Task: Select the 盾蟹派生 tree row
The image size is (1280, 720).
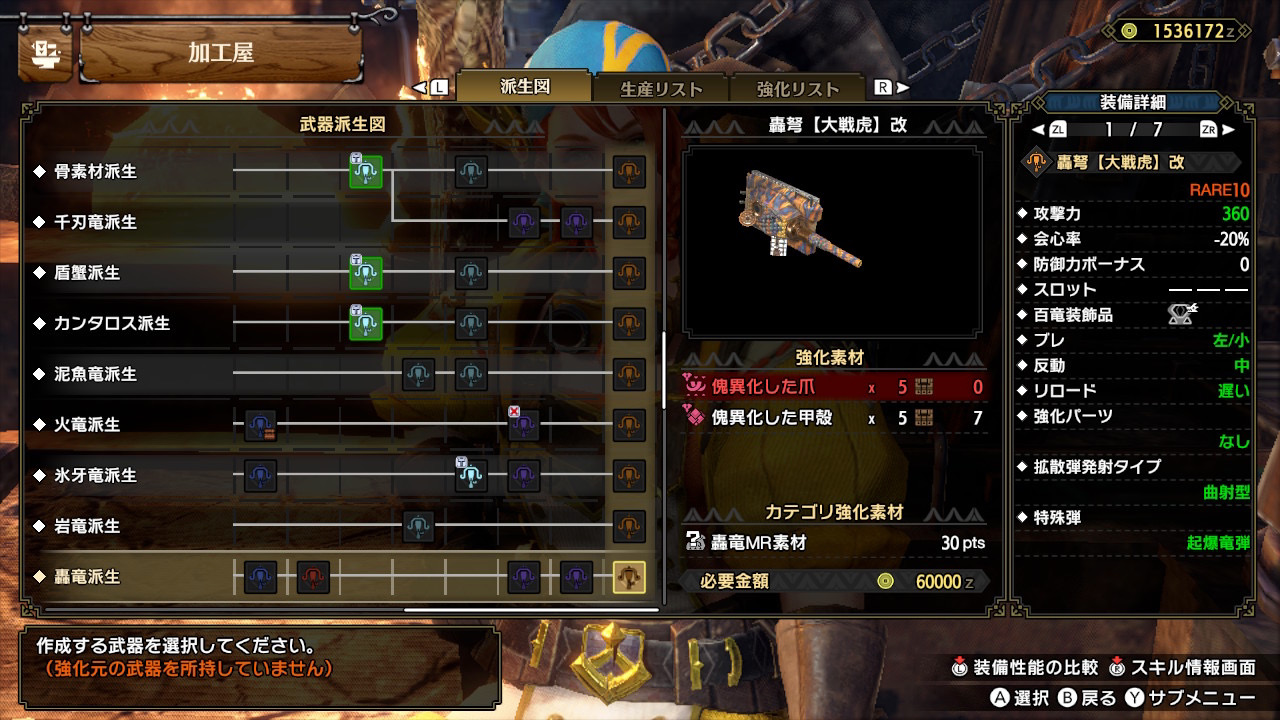Action: tap(87, 273)
